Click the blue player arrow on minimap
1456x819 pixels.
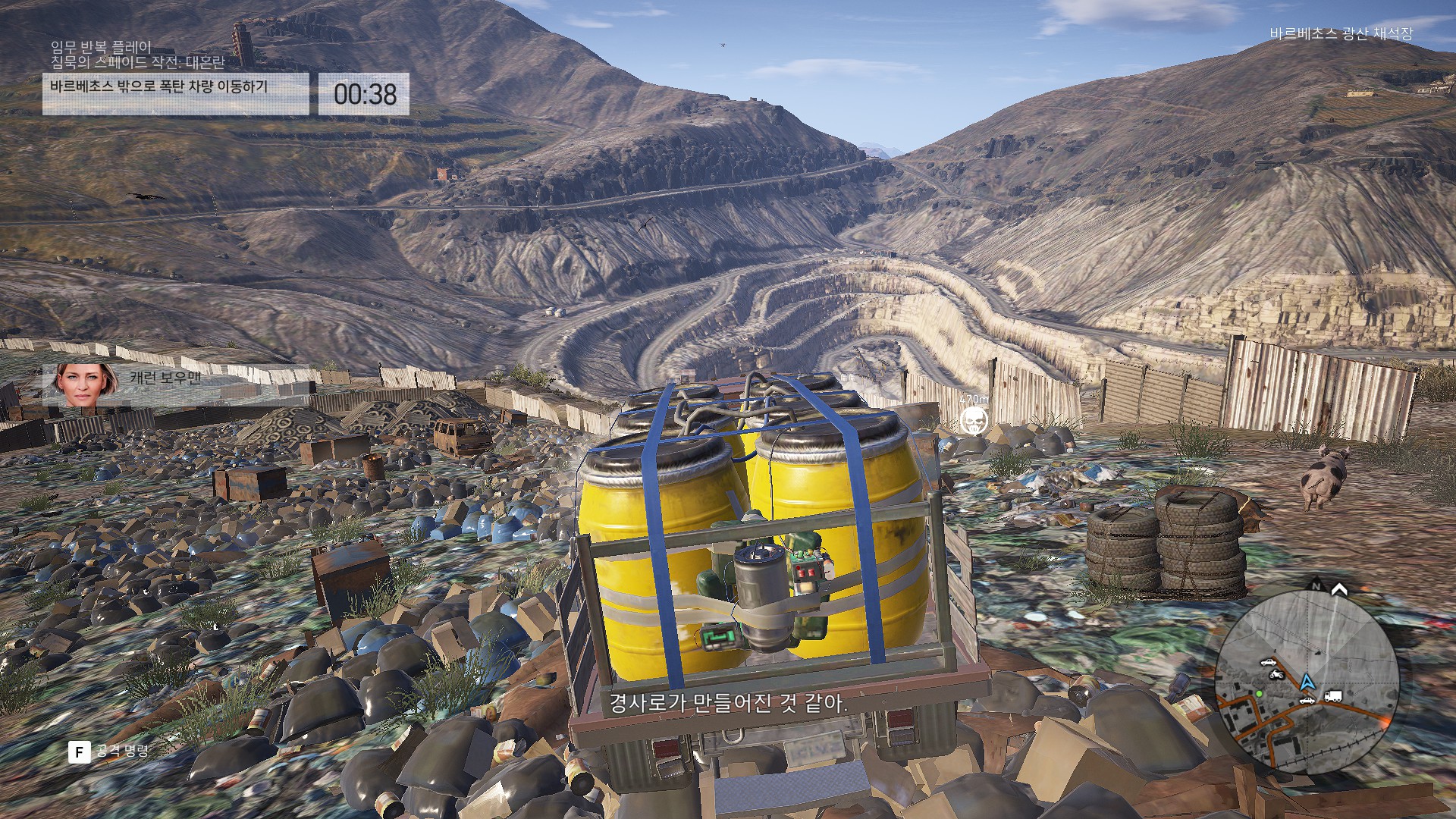(1307, 682)
